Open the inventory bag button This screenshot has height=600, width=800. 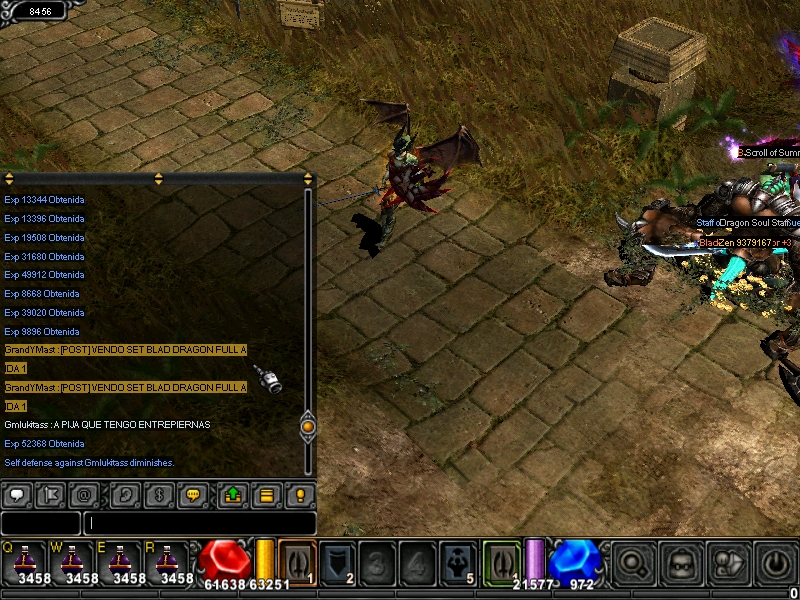click(x=681, y=563)
